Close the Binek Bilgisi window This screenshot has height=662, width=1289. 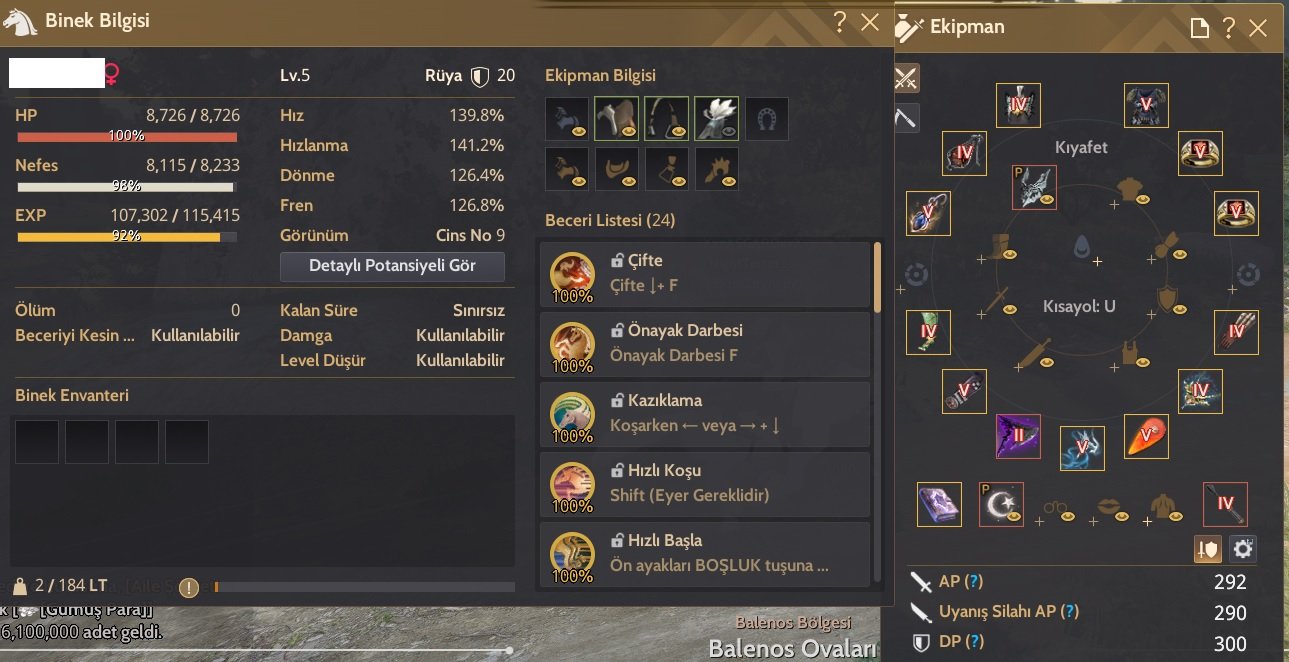click(x=870, y=22)
